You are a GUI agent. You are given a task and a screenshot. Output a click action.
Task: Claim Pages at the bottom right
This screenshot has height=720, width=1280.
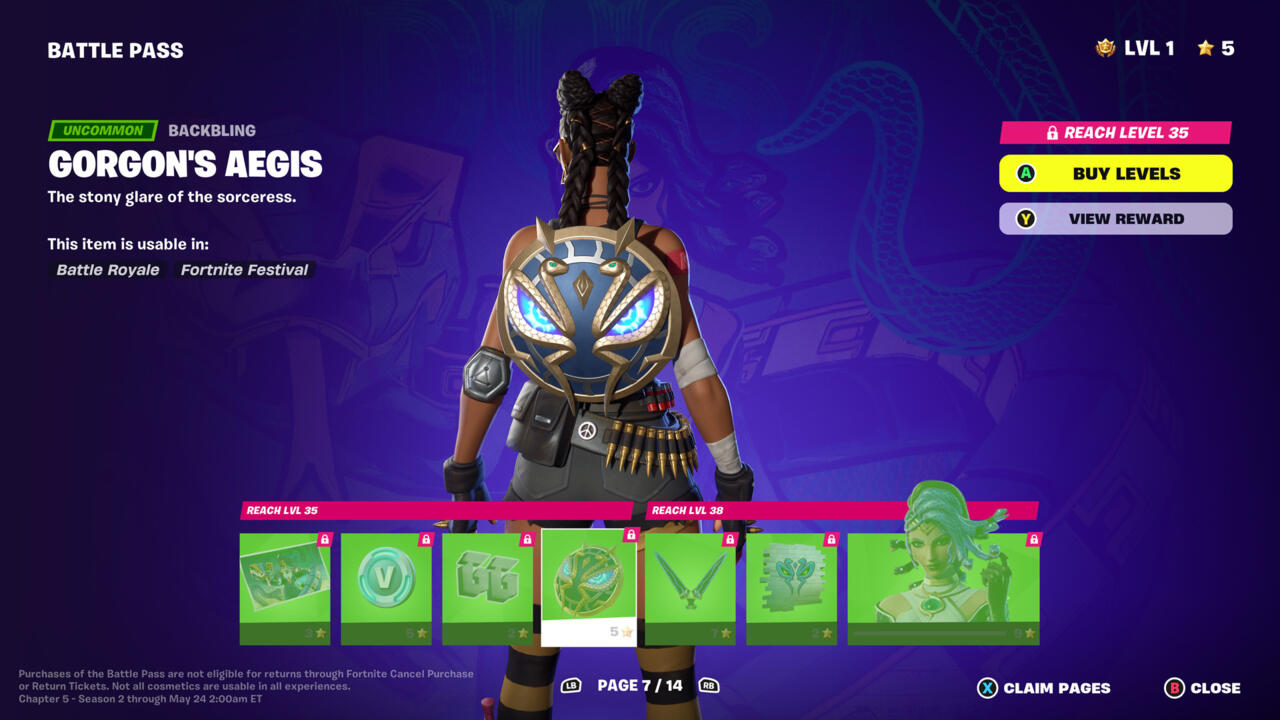pos(1044,688)
